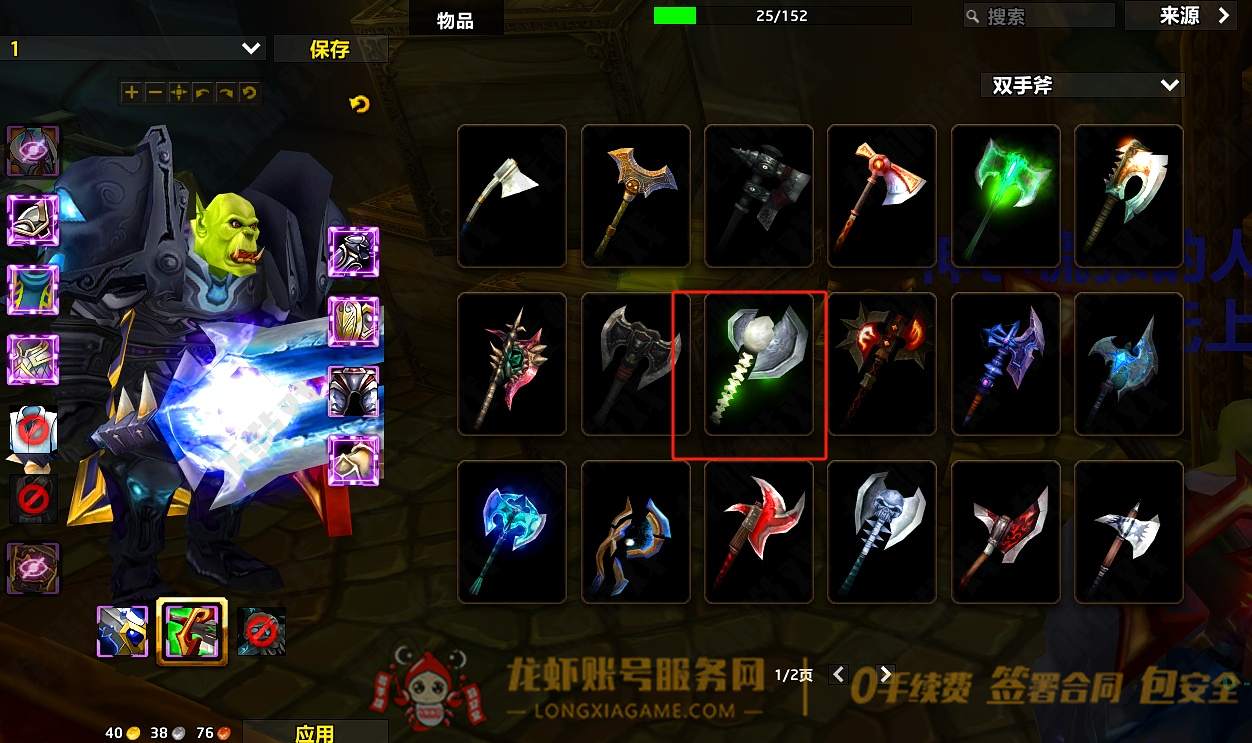Screen dimensions: 1252x743
Task: Choose the fiery red-eyed dark axe
Action: coord(883,364)
